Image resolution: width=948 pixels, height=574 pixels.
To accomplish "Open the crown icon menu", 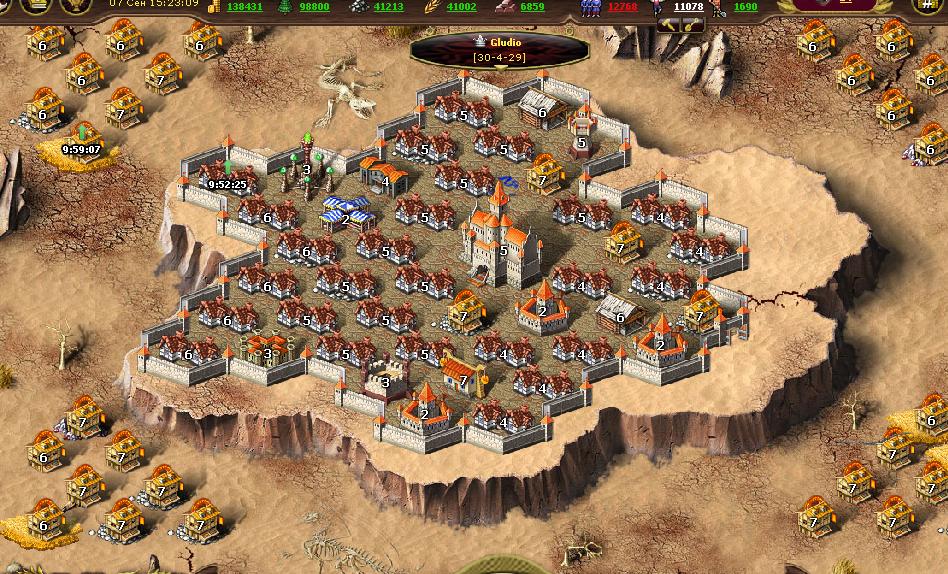I will [36, 6].
